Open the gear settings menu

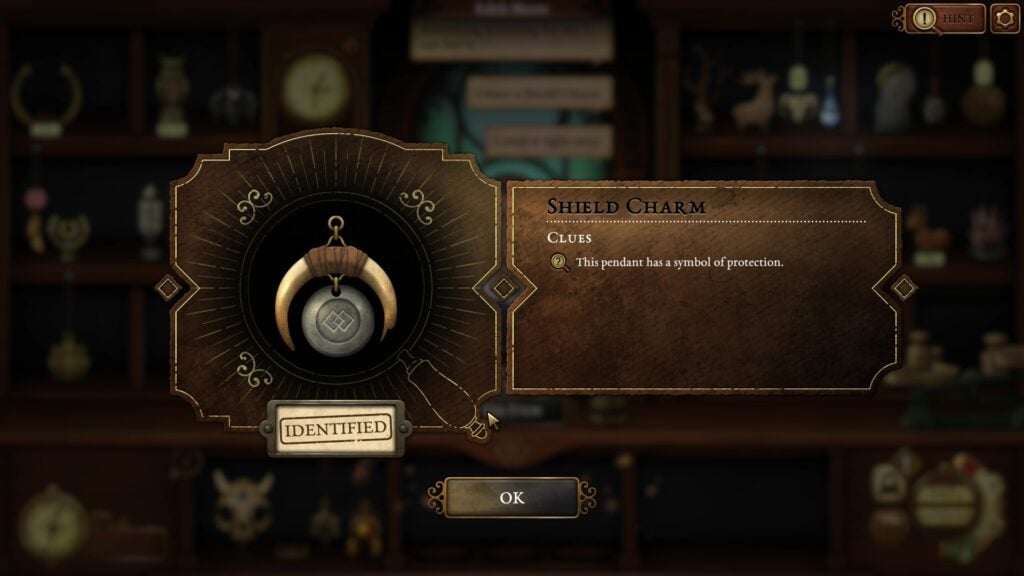(x=1004, y=18)
